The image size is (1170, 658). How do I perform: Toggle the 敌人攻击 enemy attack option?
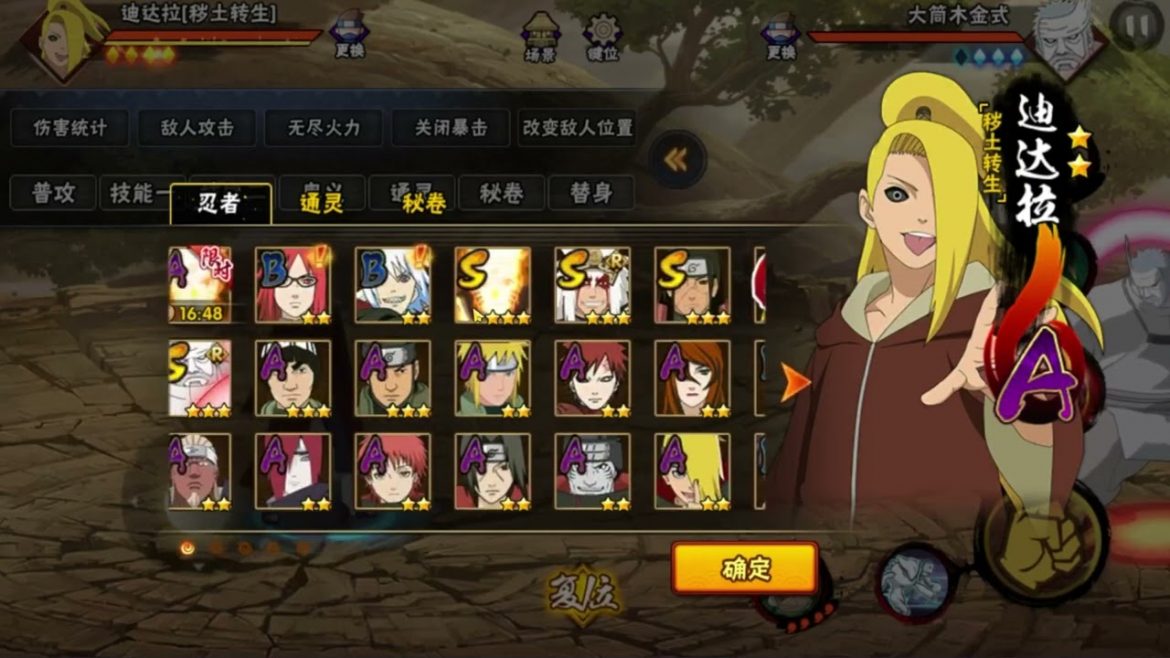pyautogui.click(x=197, y=128)
